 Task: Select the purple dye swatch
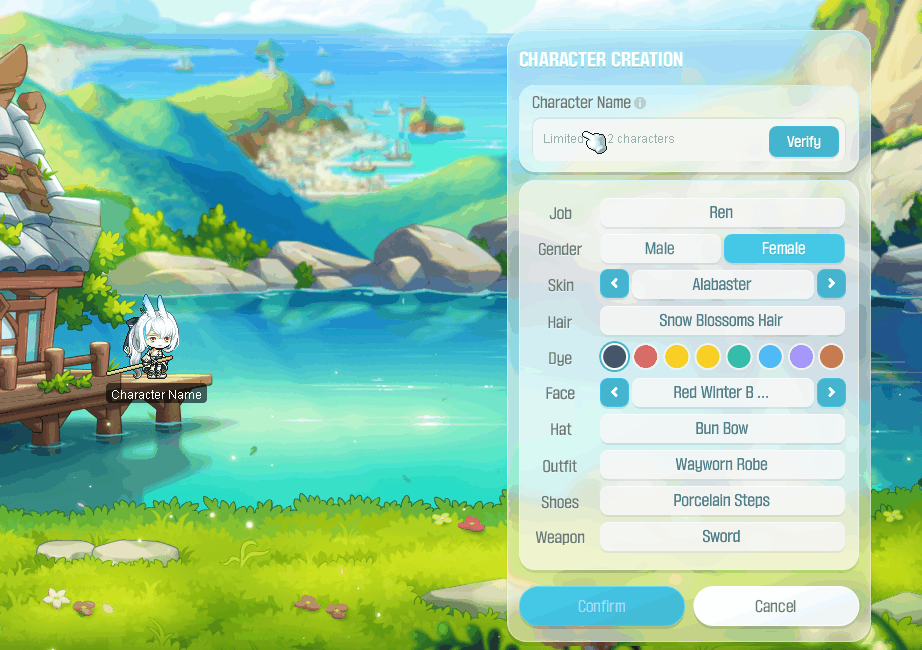pos(800,356)
